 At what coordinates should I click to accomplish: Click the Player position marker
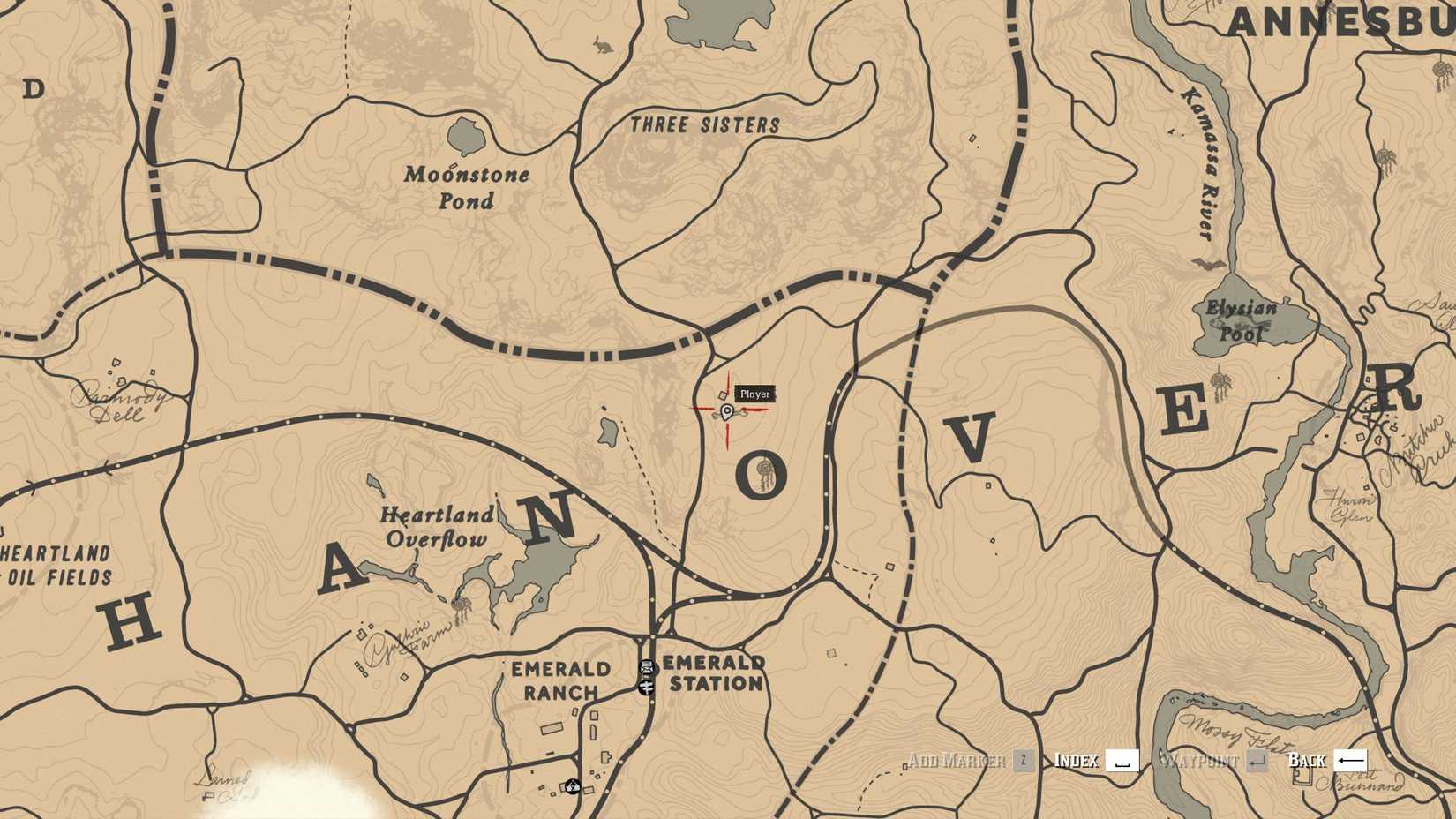point(725,410)
